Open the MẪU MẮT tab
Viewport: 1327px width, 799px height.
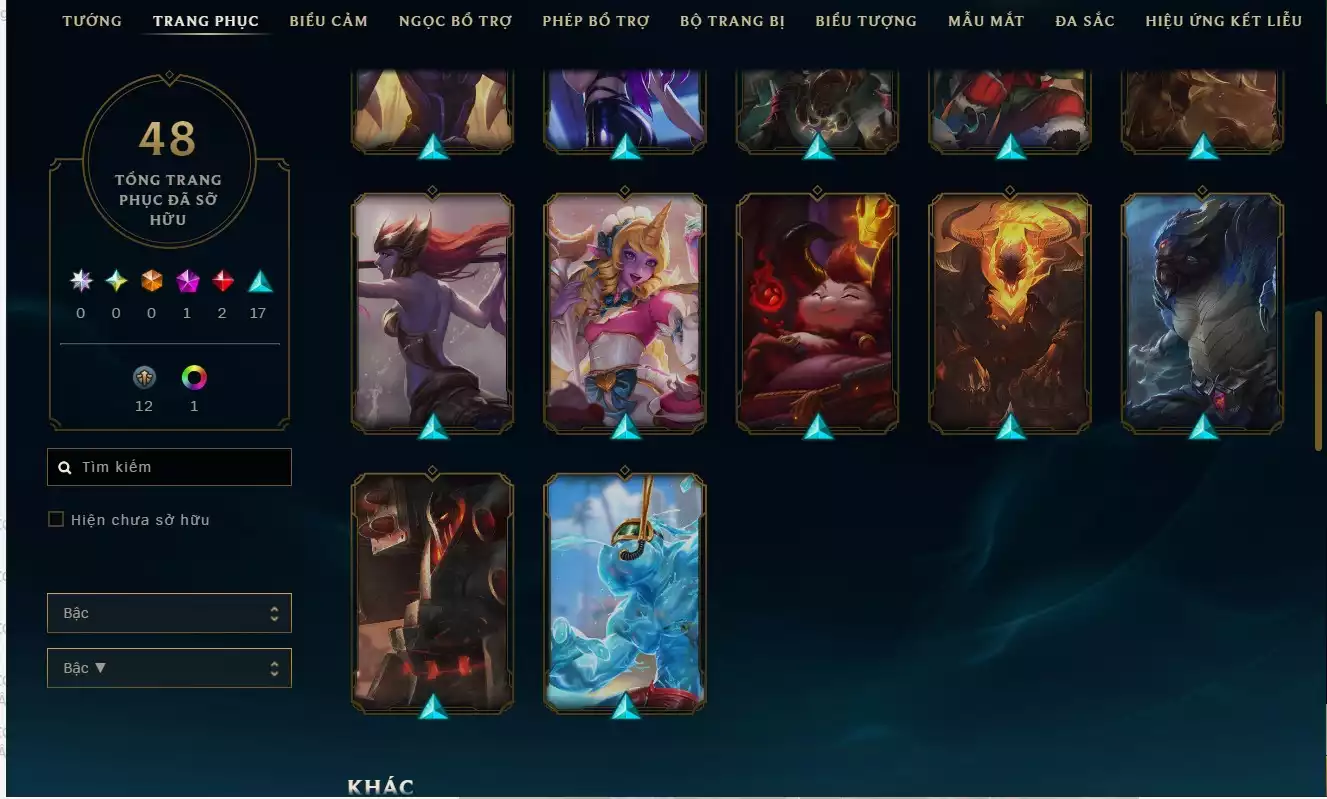(x=985, y=20)
